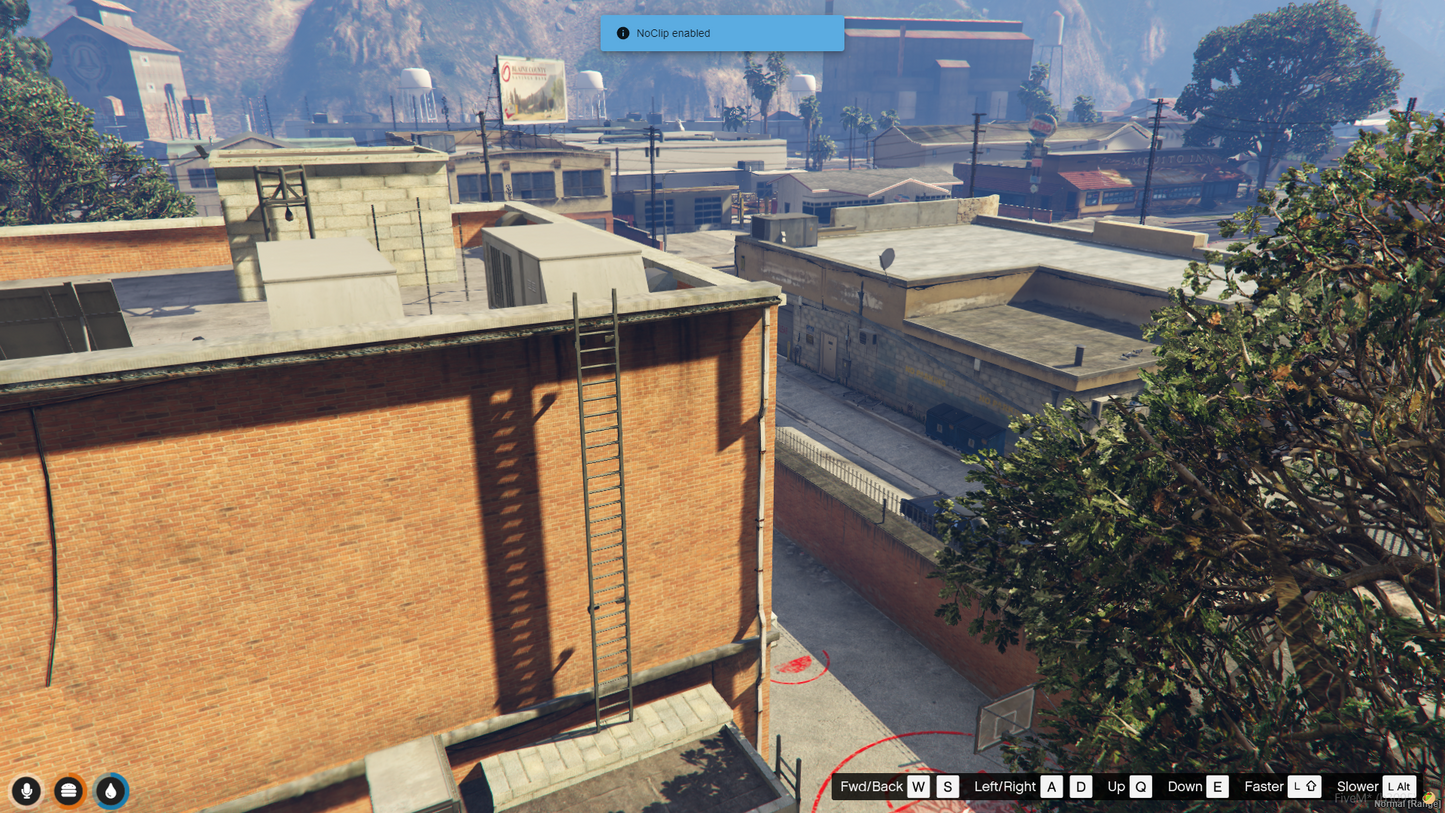Click the microphone voice icon
Viewport: 1445px width, 813px height.
click(x=27, y=791)
